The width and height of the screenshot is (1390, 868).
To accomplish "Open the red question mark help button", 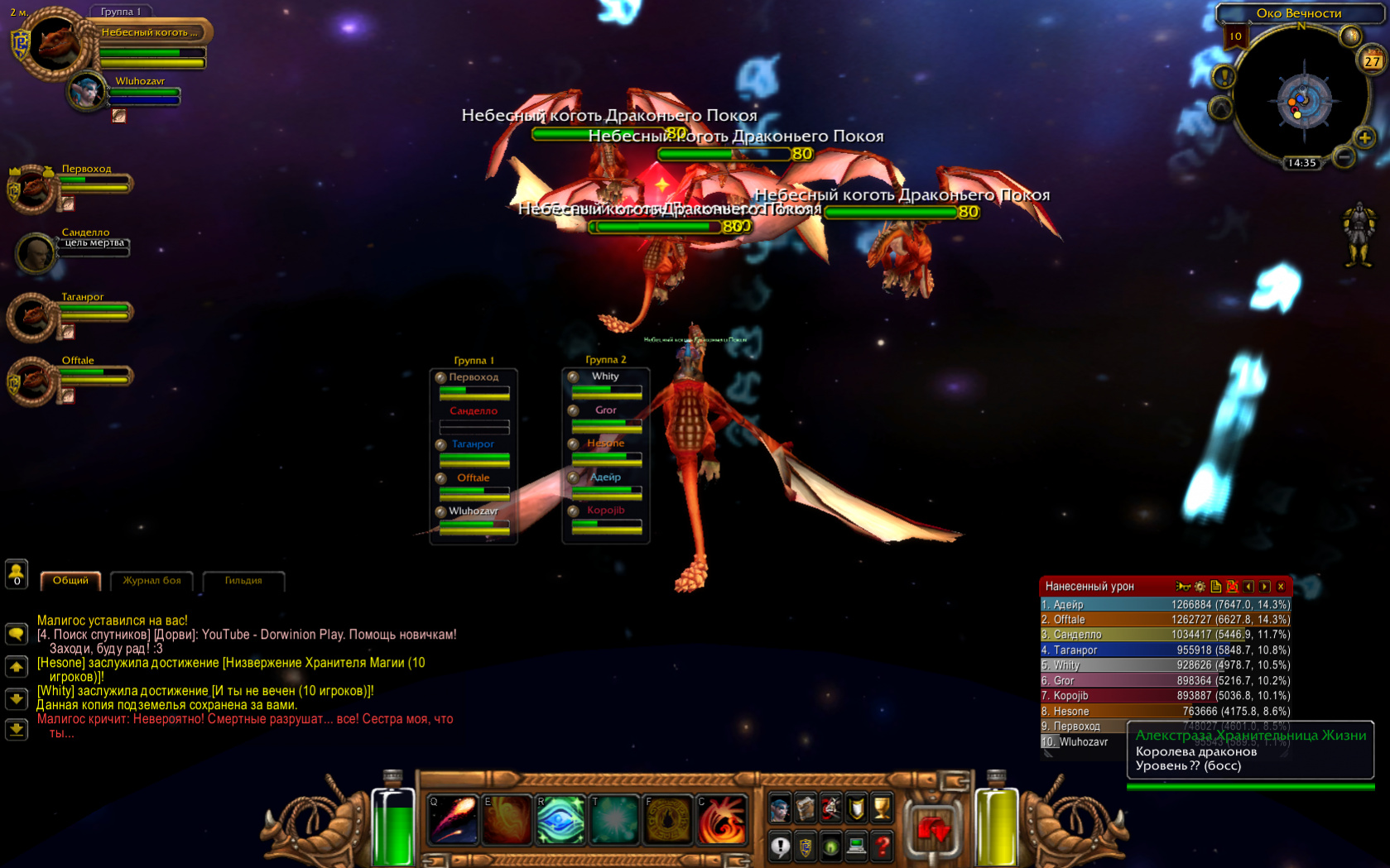I will [883, 846].
